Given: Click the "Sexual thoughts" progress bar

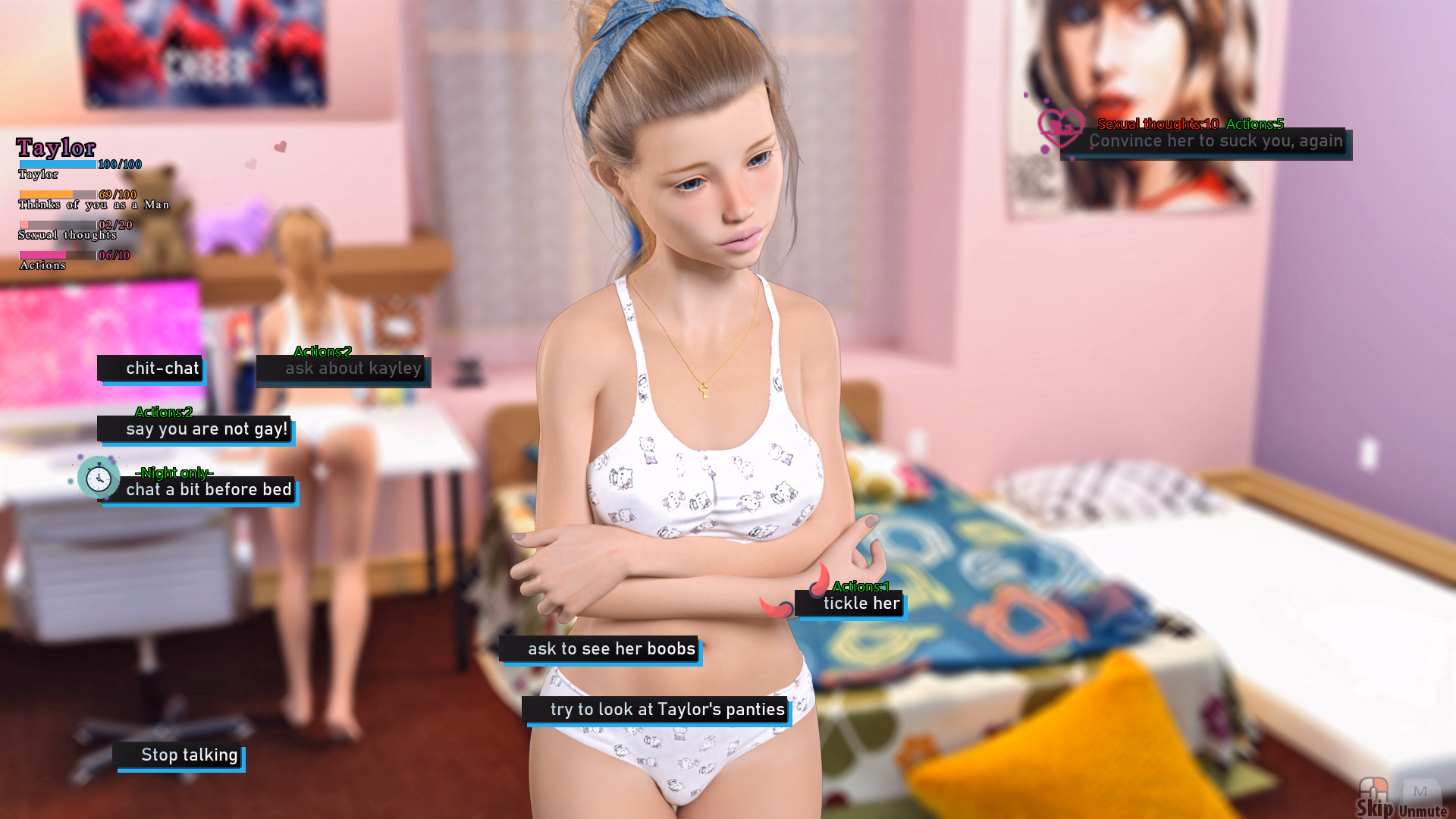Looking at the screenshot, I should pyautogui.click(x=57, y=224).
